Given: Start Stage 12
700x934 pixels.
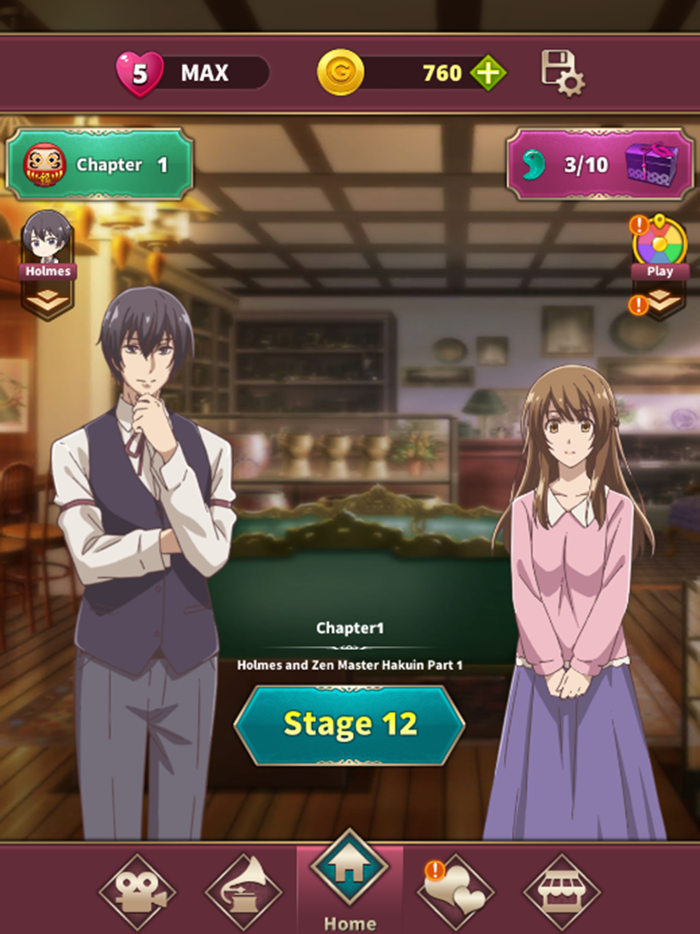Looking at the screenshot, I should pyautogui.click(x=349, y=724).
